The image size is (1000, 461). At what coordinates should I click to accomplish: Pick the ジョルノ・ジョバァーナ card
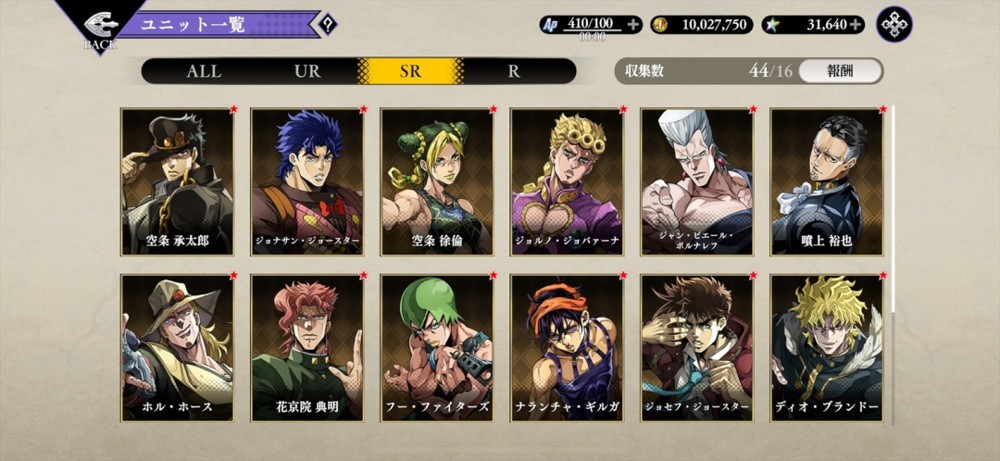[x=567, y=182]
